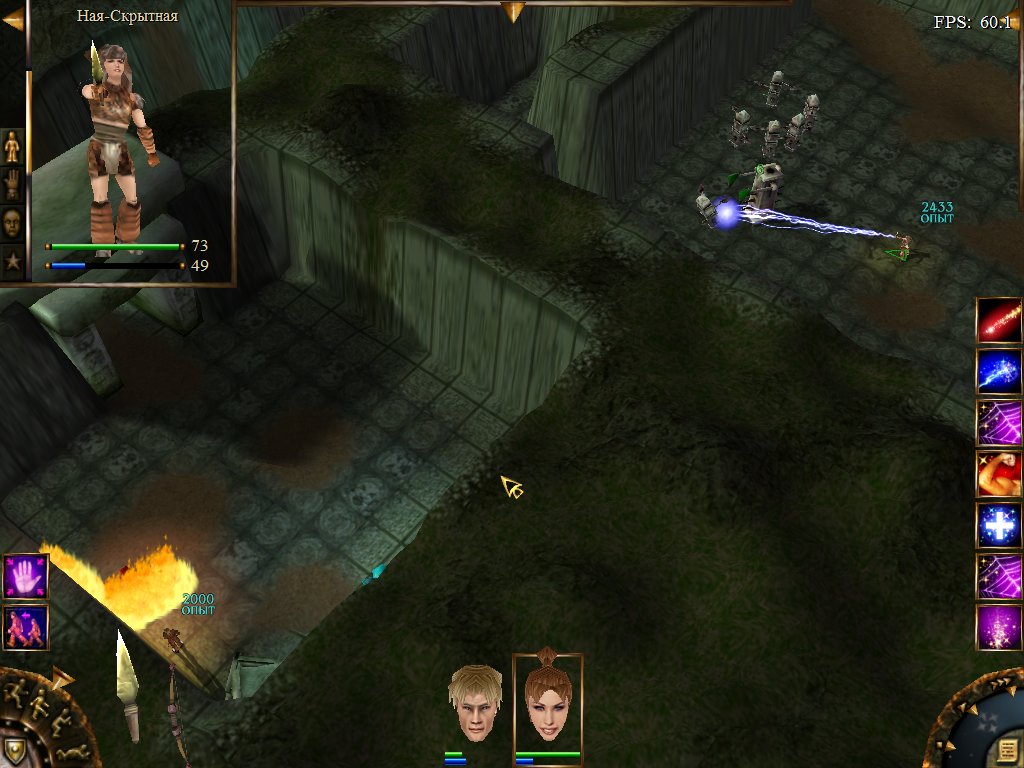Activate the purple sparkle dust spell
Screen dimensions: 1024x768
pyautogui.click(x=999, y=628)
